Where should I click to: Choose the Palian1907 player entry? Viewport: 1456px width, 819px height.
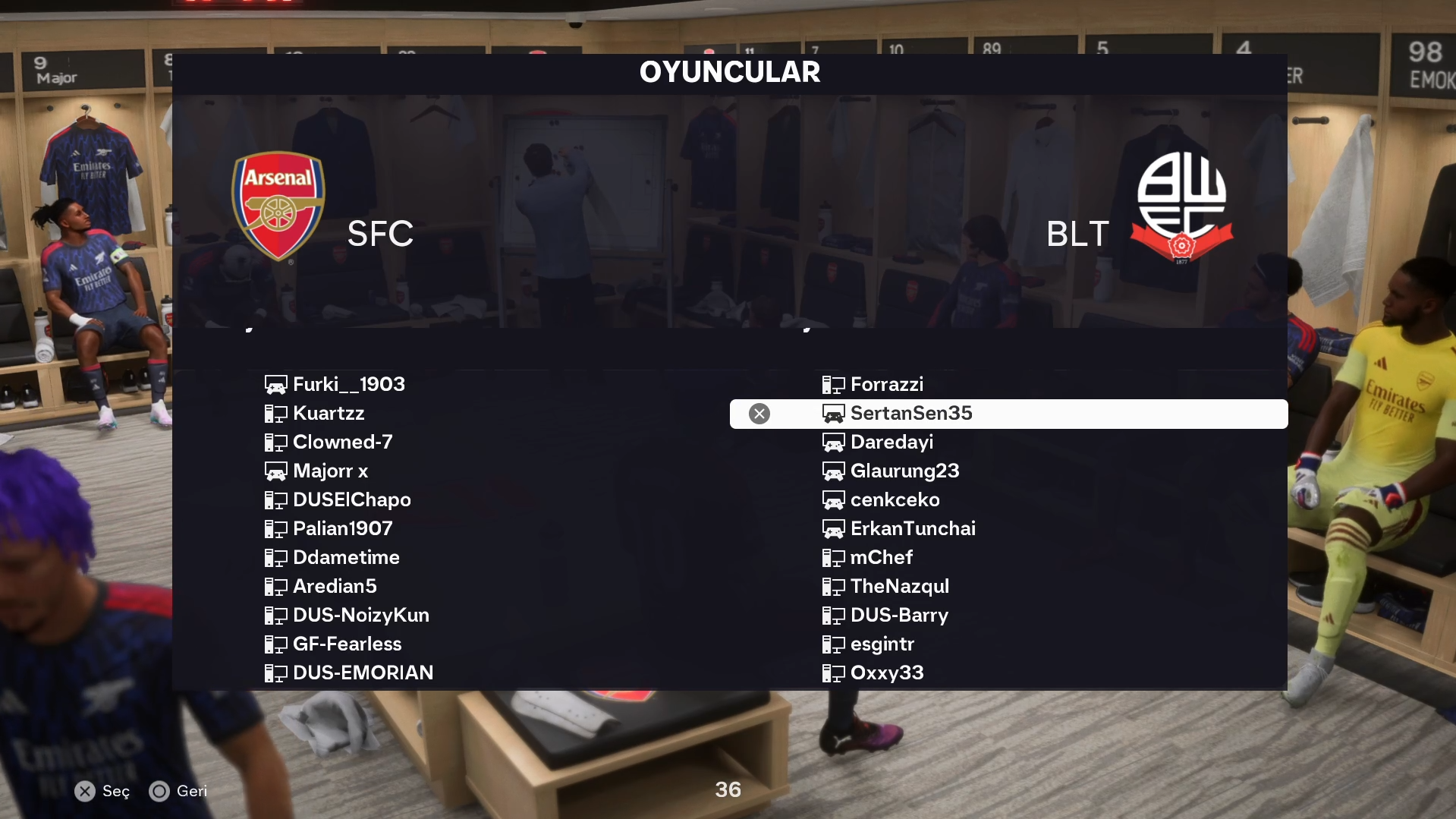[x=342, y=529]
